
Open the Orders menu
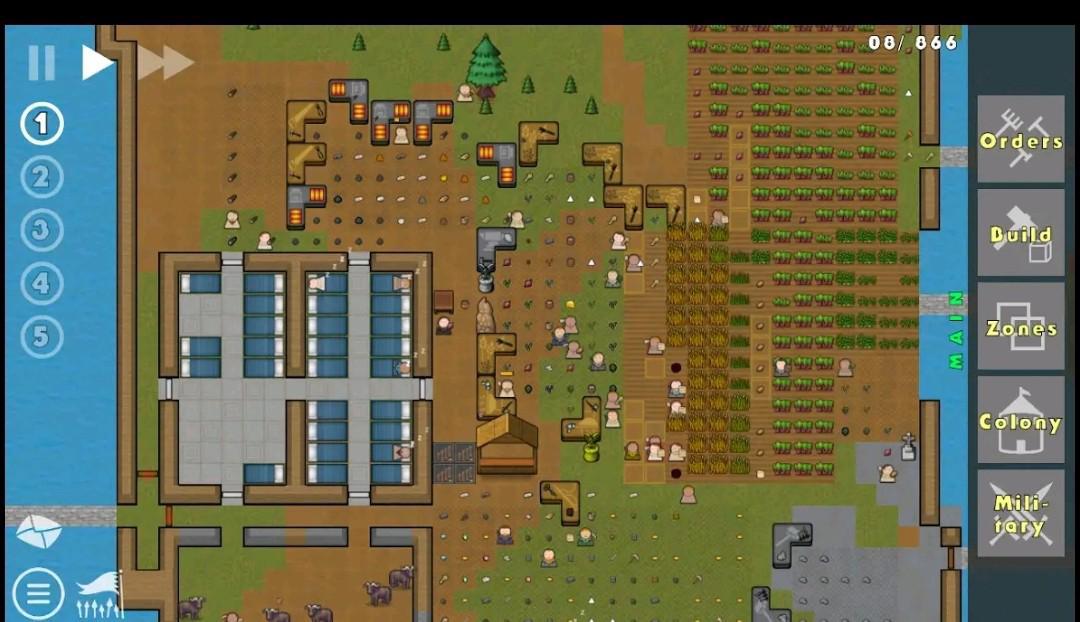point(1020,140)
